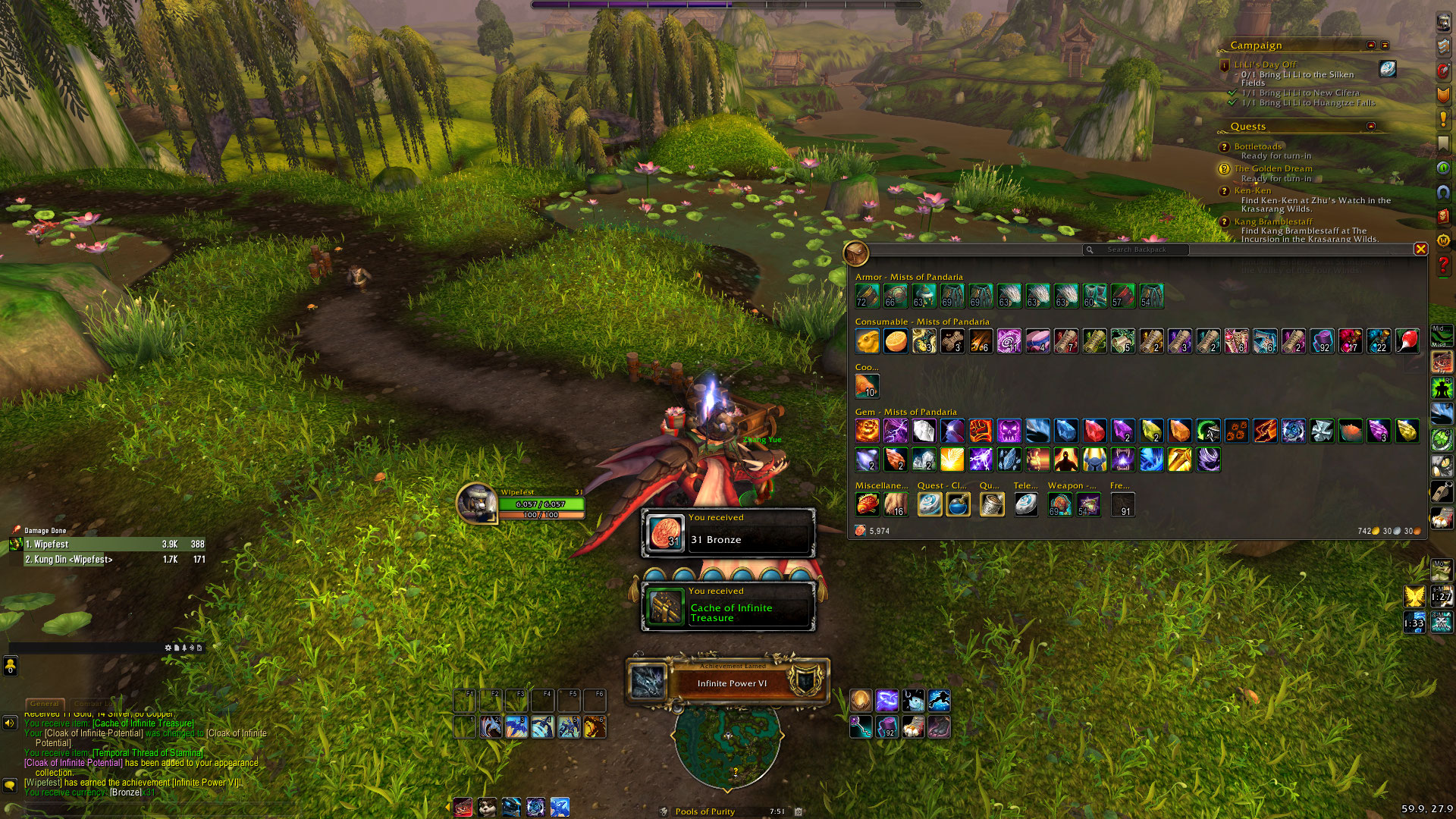Click the Cache of Infinite Treasure loot toast
The image size is (1456, 819).
(728, 607)
